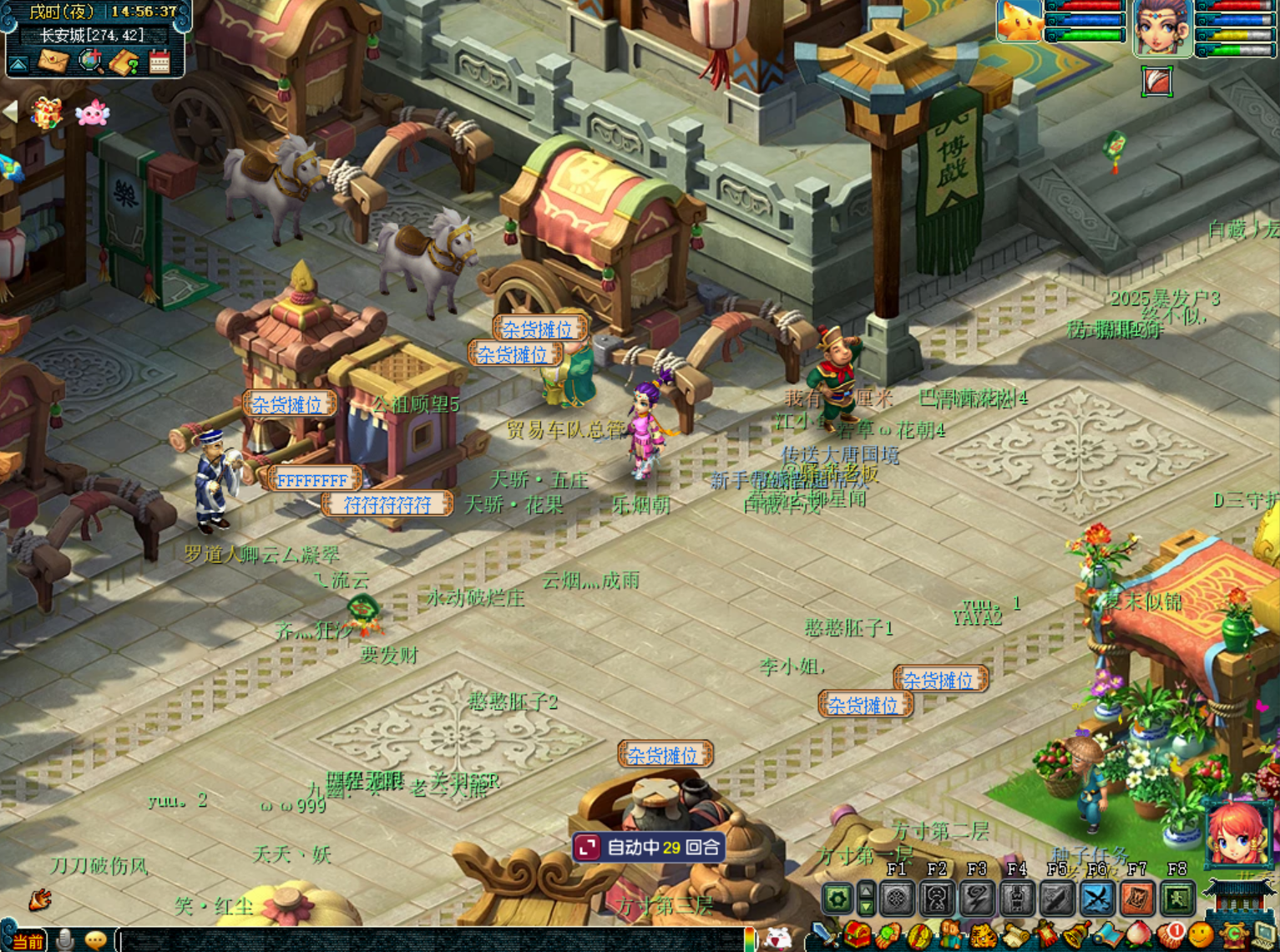Select the player character portrait
Viewport: 1280px width, 952px height.
point(1162,28)
